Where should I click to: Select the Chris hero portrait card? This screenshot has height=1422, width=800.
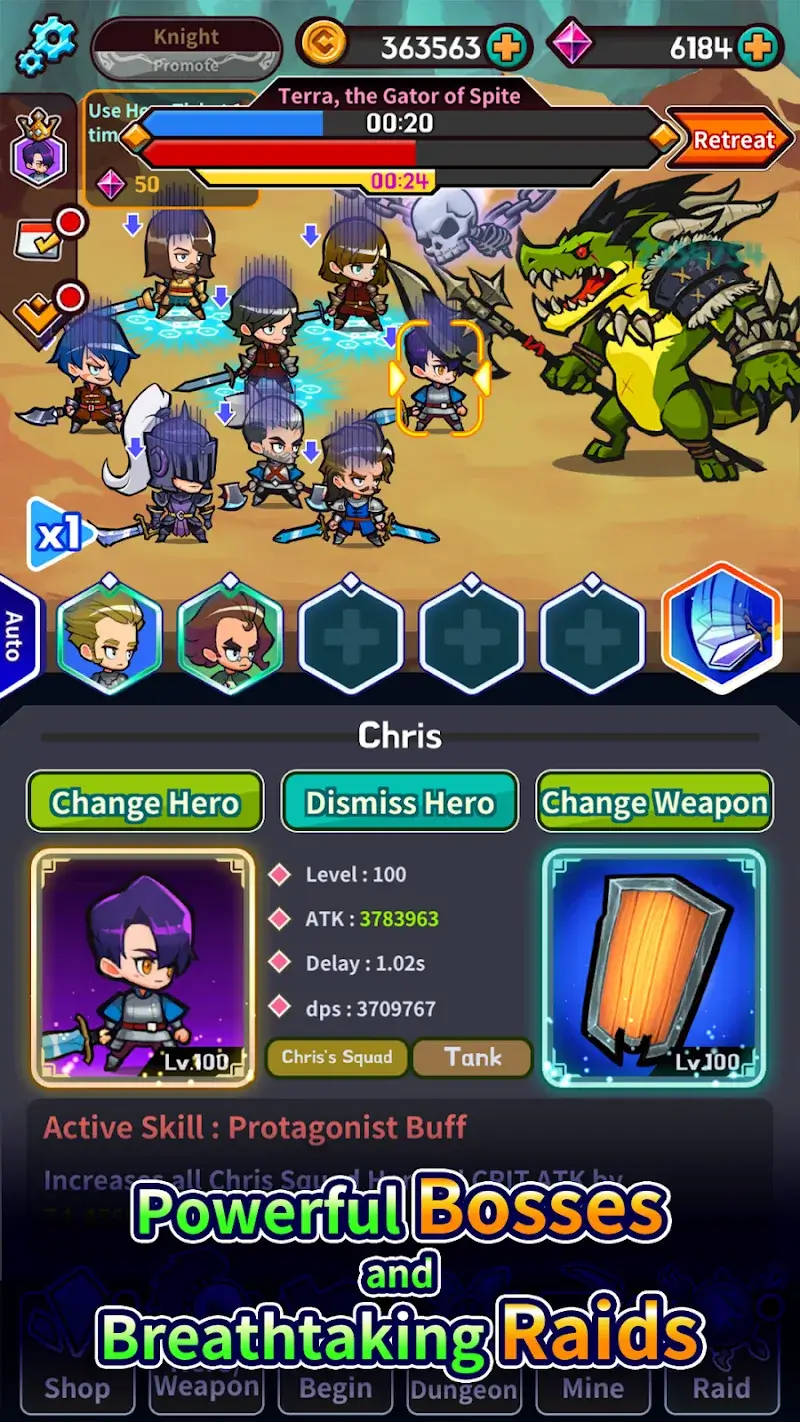coord(143,966)
